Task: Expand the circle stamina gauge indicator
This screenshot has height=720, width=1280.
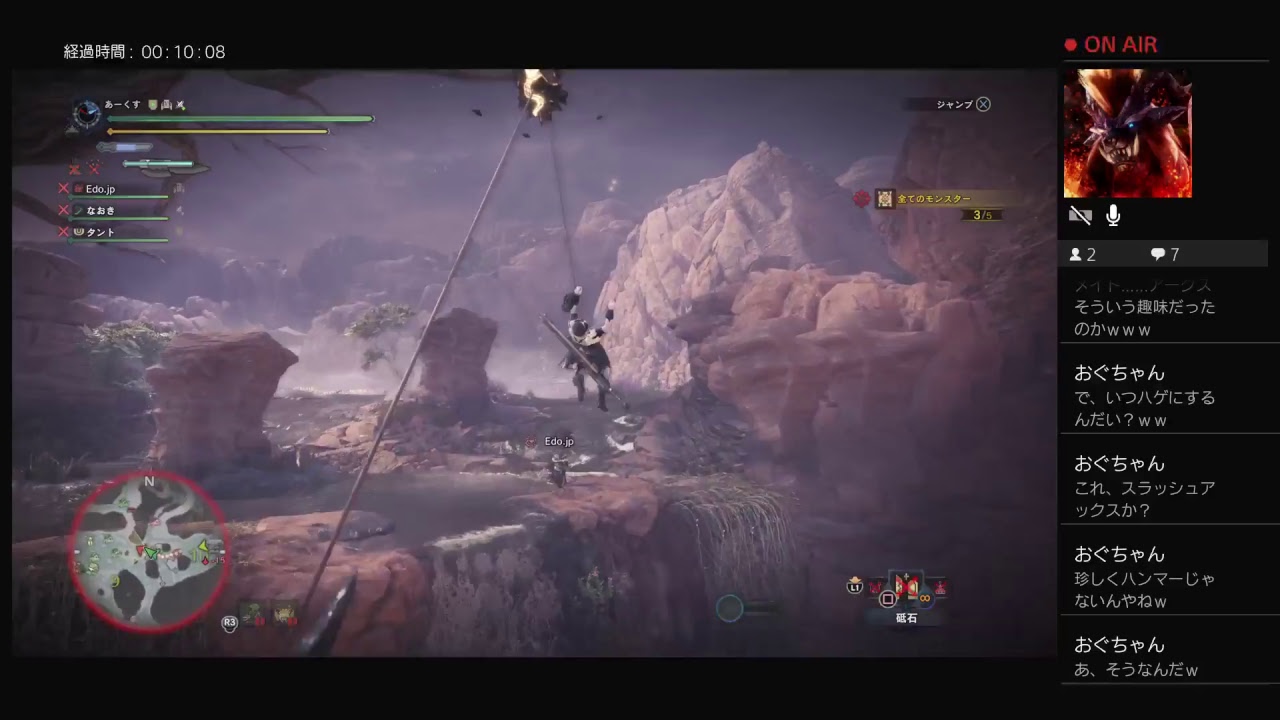Action: pyautogui.click(x=730, y=608)
